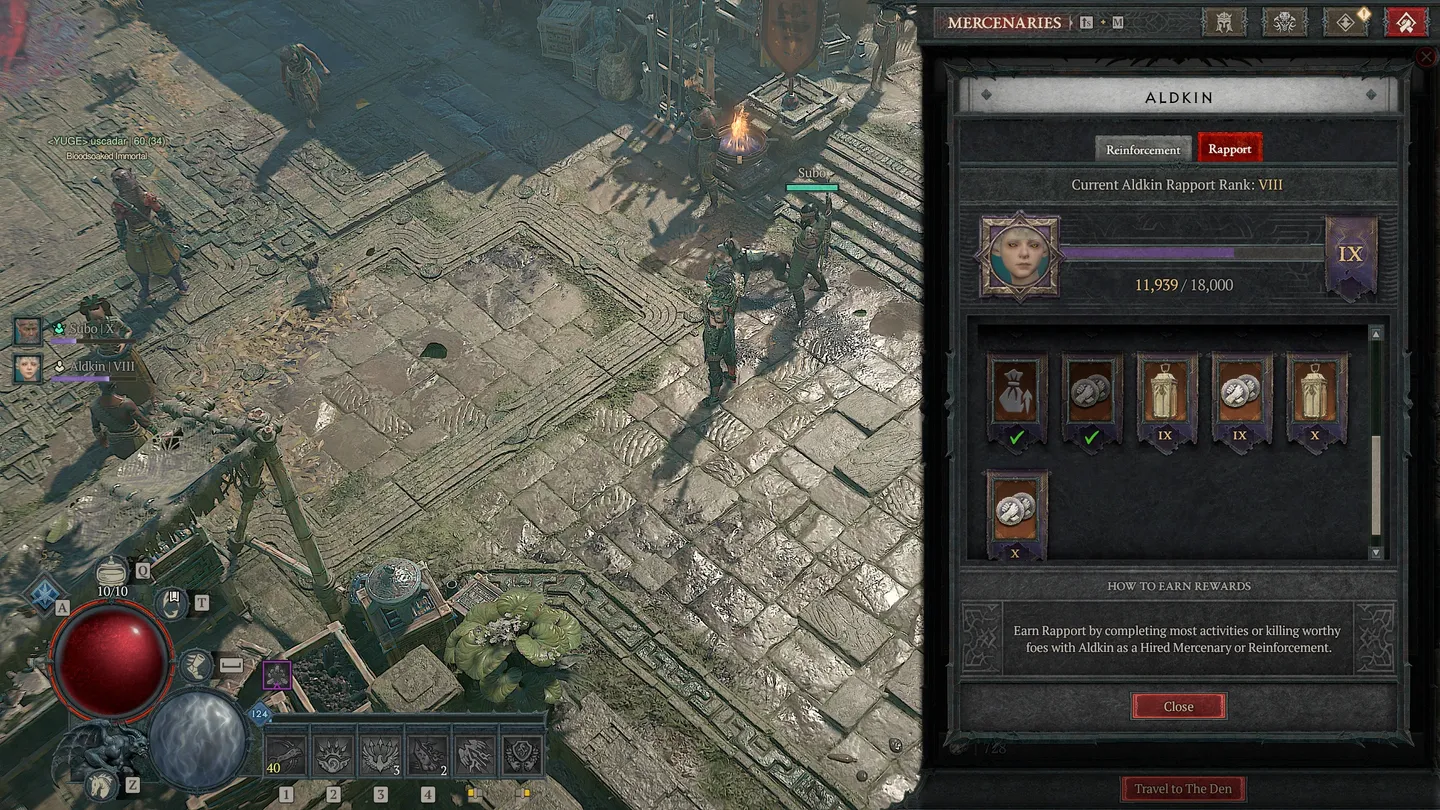
Task: Activate the first skill on the action bar
Action: [286, 755]
